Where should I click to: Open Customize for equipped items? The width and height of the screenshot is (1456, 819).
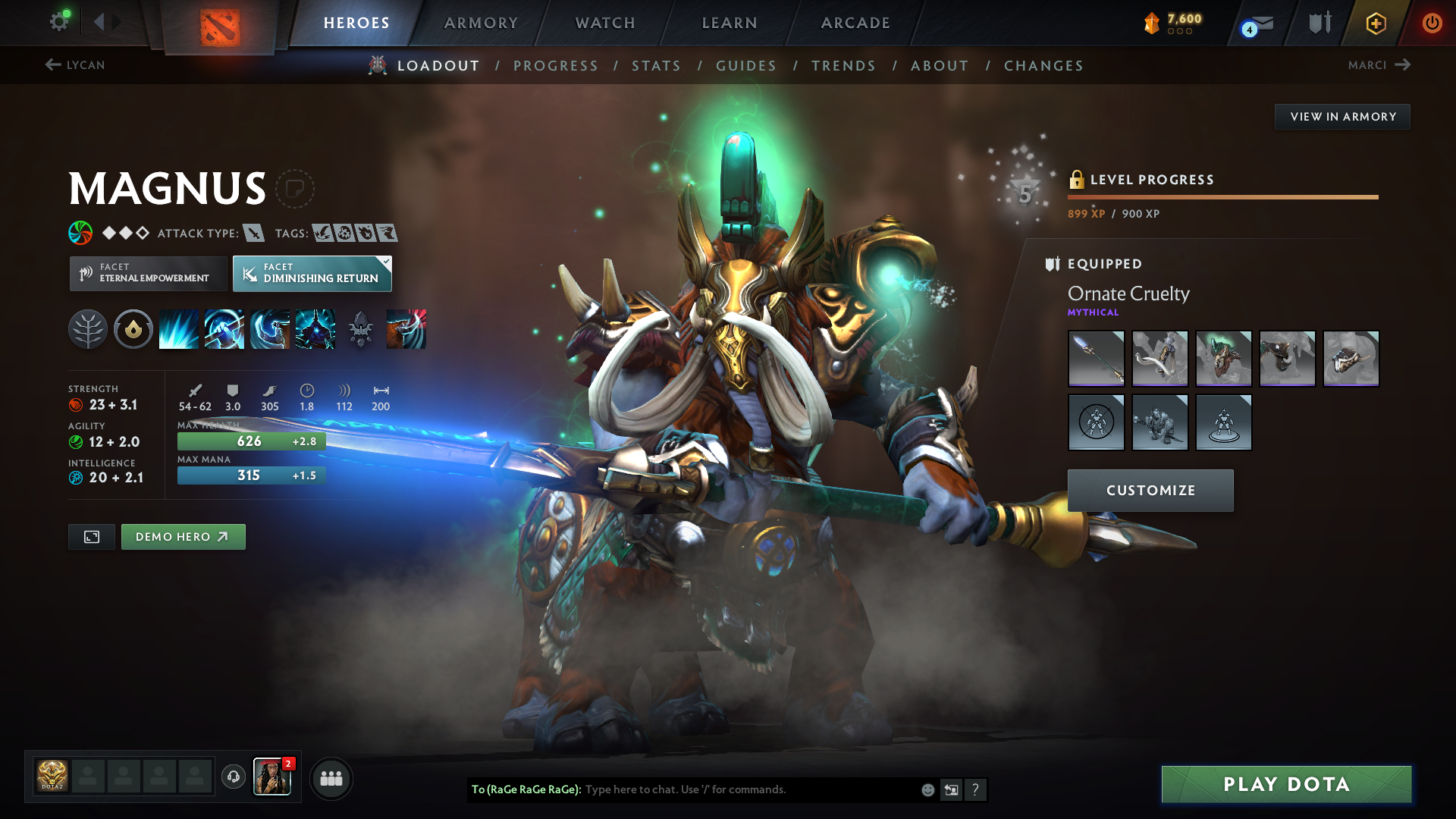1150,491
